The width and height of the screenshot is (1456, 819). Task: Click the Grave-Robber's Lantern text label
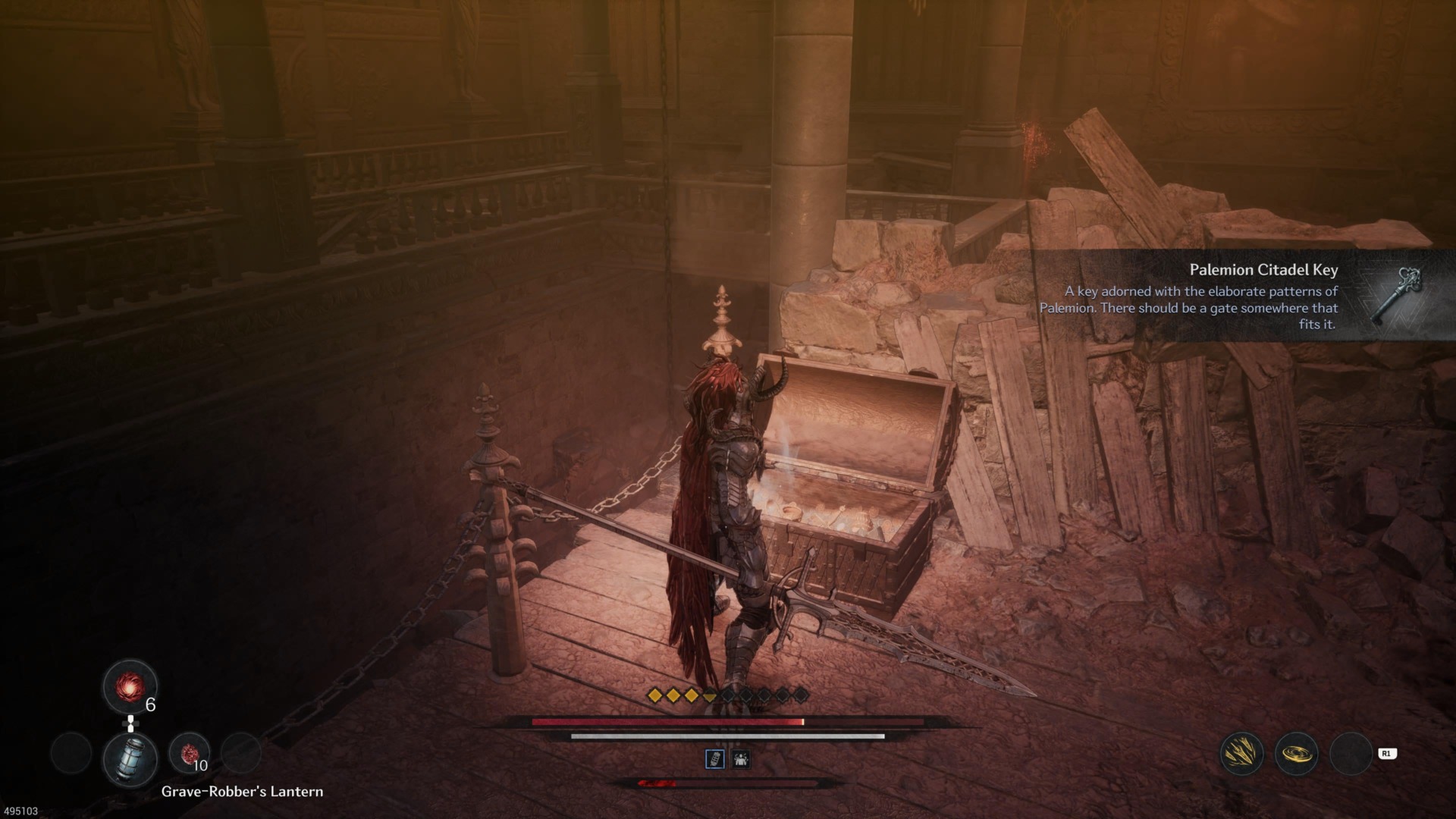tap(242, 791)
